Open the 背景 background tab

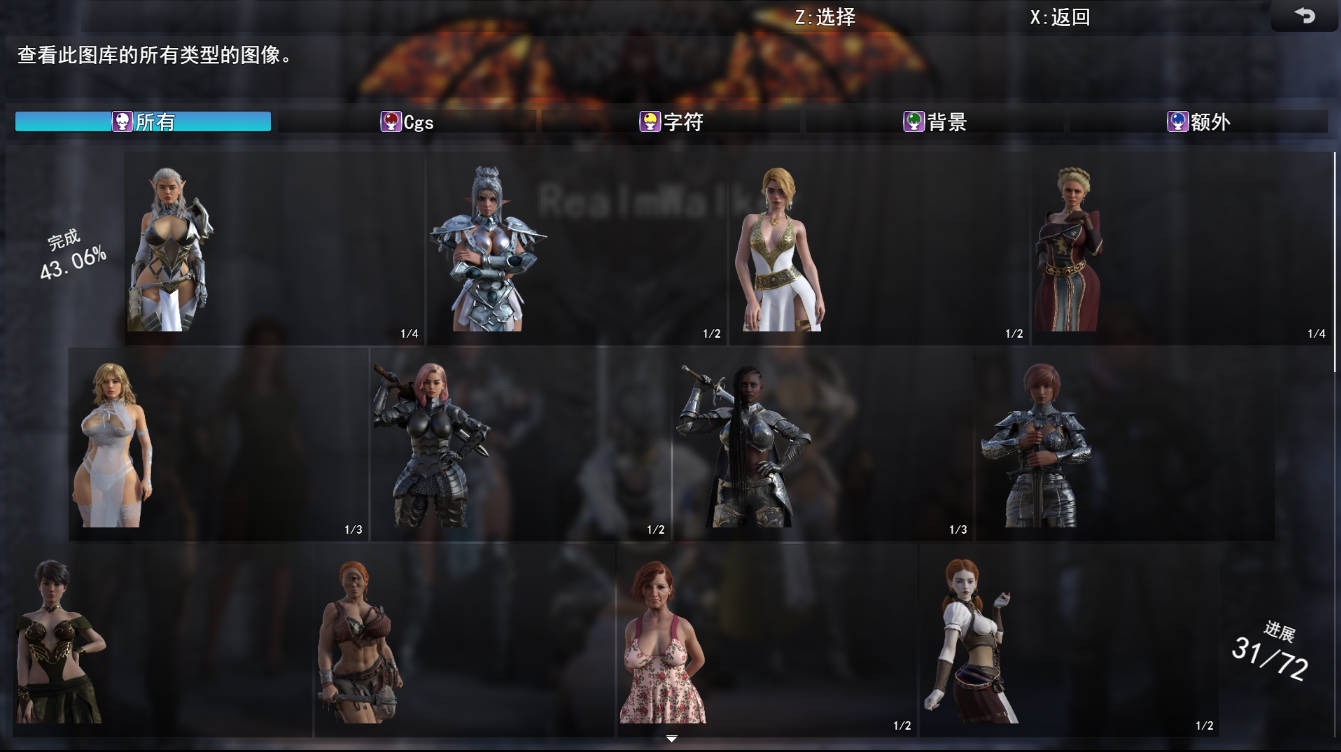tap(935, 121)
